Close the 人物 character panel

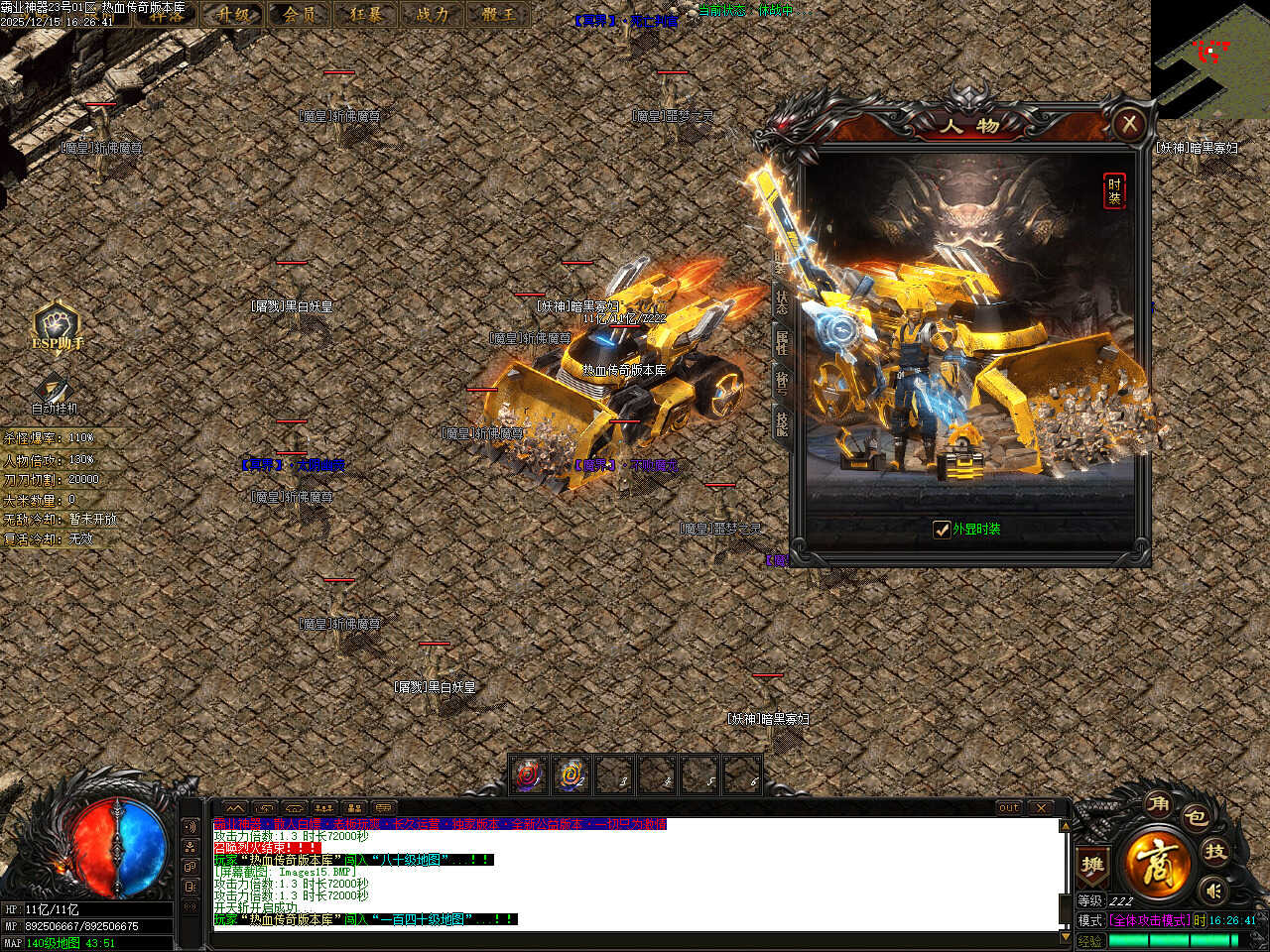(1128, 124)
